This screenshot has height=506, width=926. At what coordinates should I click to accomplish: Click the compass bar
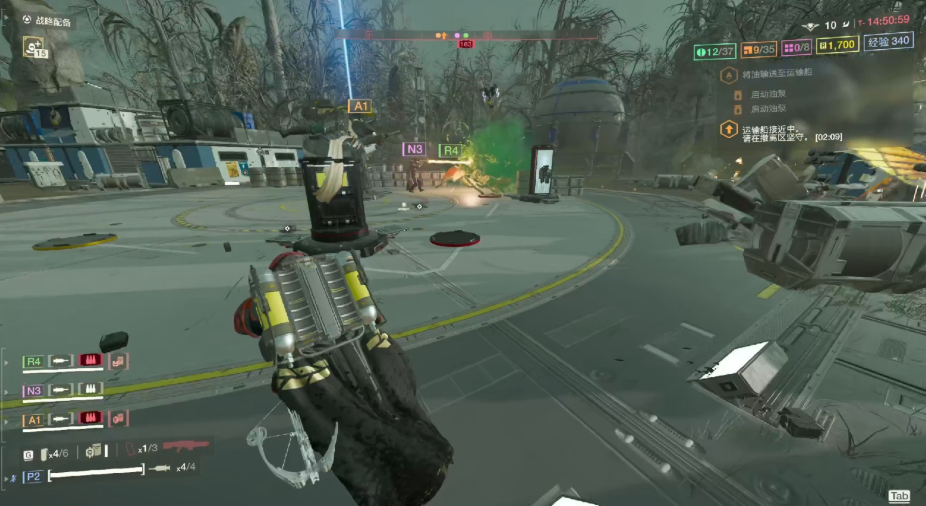(x=466, y=36)
